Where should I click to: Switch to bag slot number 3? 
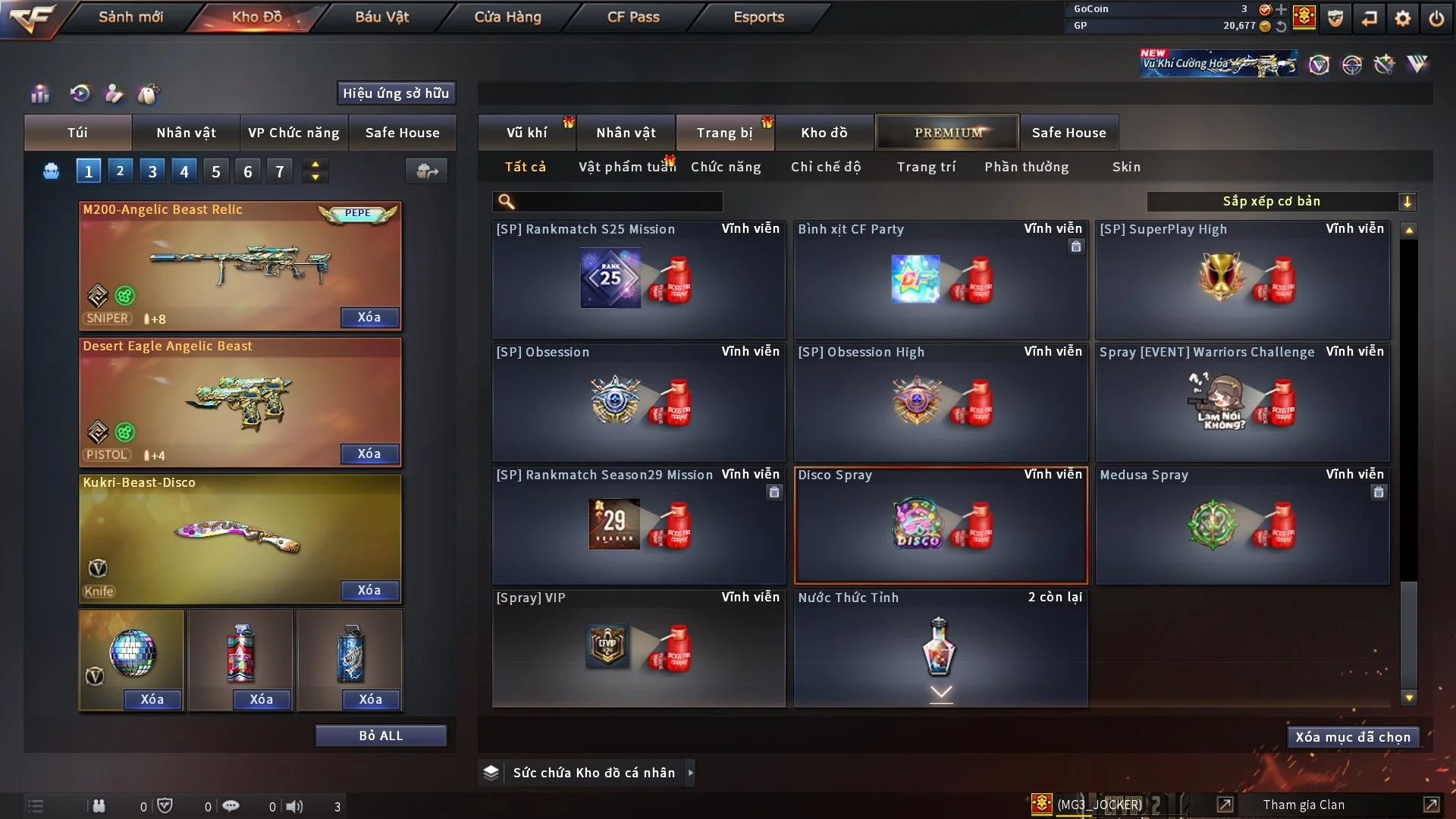point(152,171)
